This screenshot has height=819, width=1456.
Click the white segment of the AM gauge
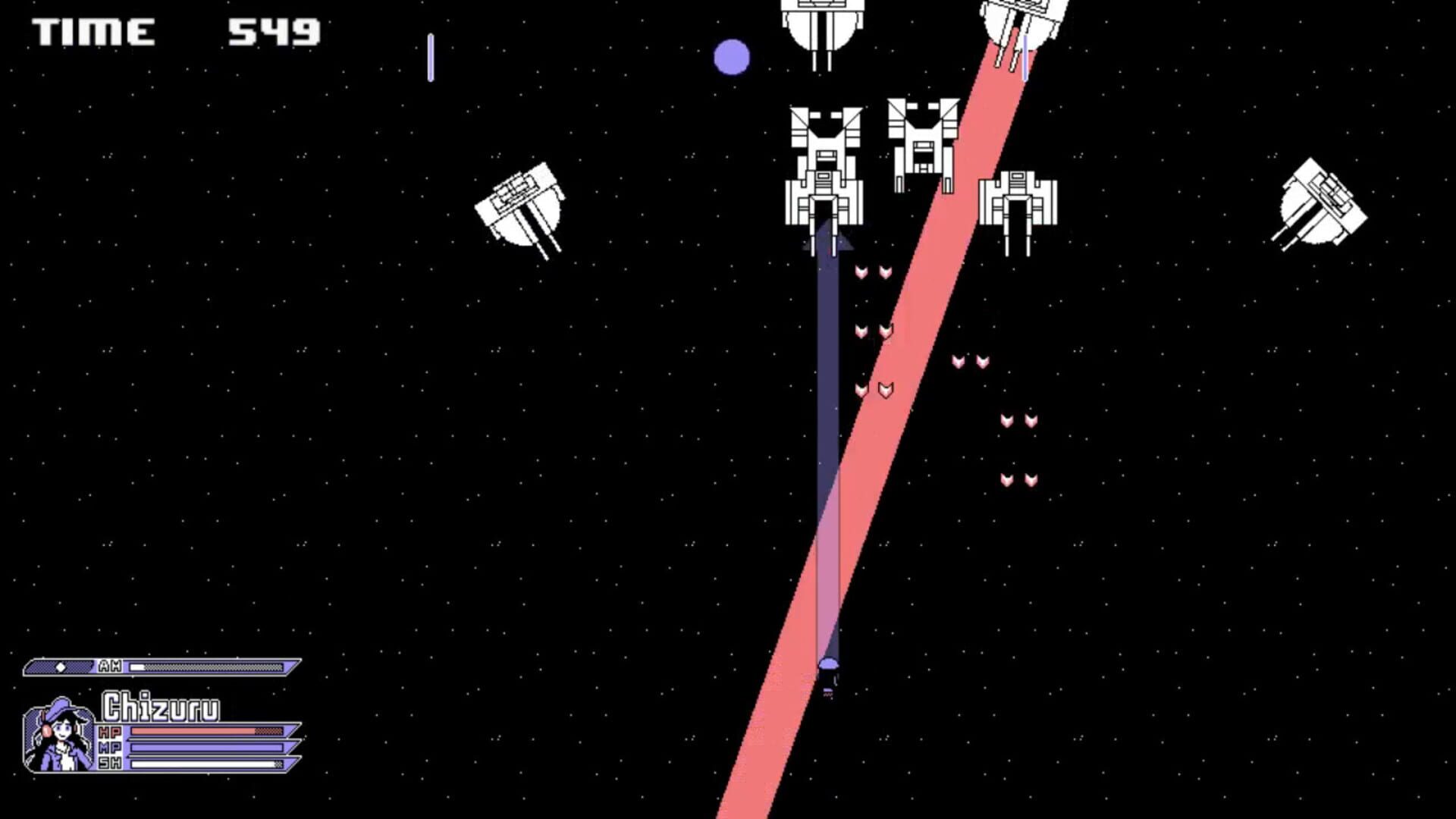pos(136,667)
